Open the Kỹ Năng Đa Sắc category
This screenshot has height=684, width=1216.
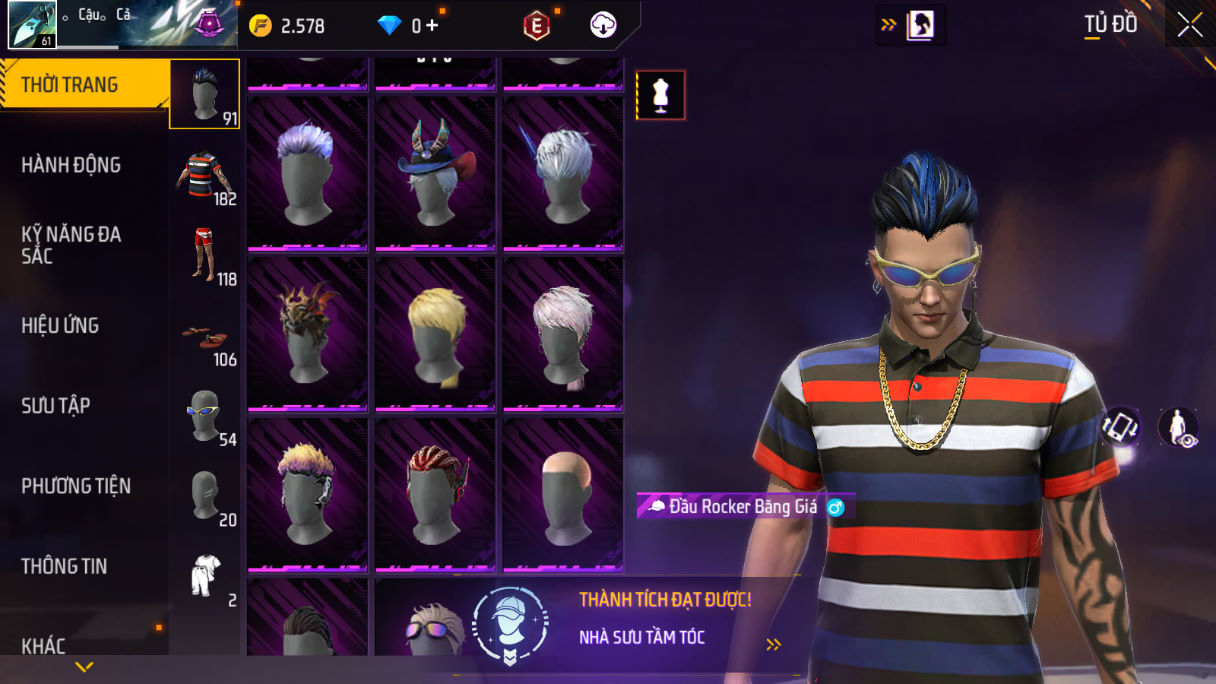71,245
